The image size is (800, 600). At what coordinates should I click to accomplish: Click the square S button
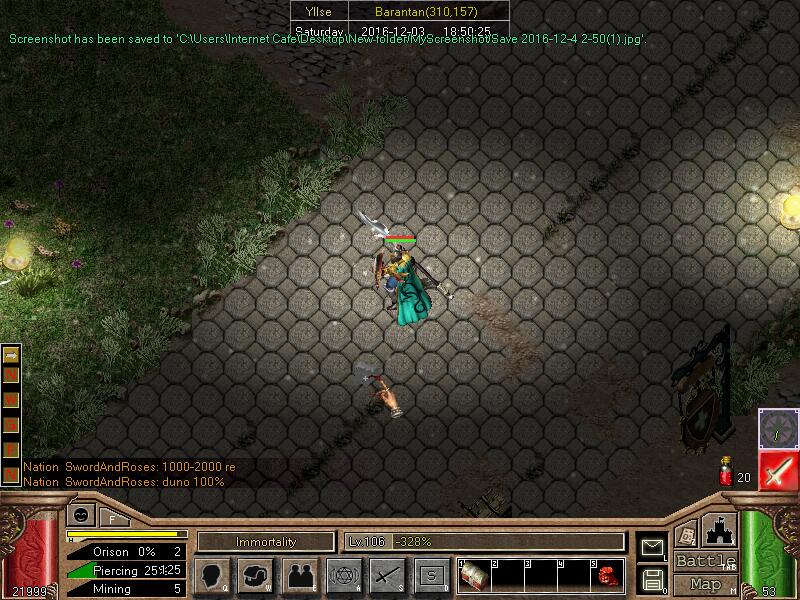[431, 575]
